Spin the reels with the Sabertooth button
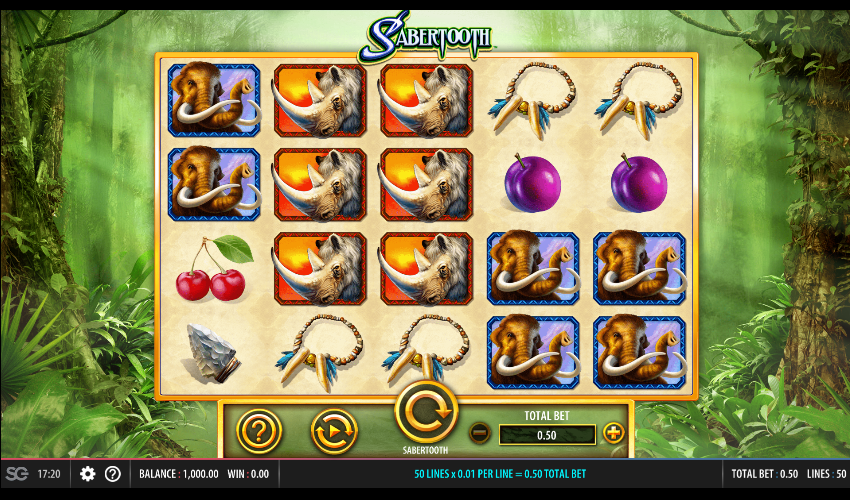 (427, 412)
